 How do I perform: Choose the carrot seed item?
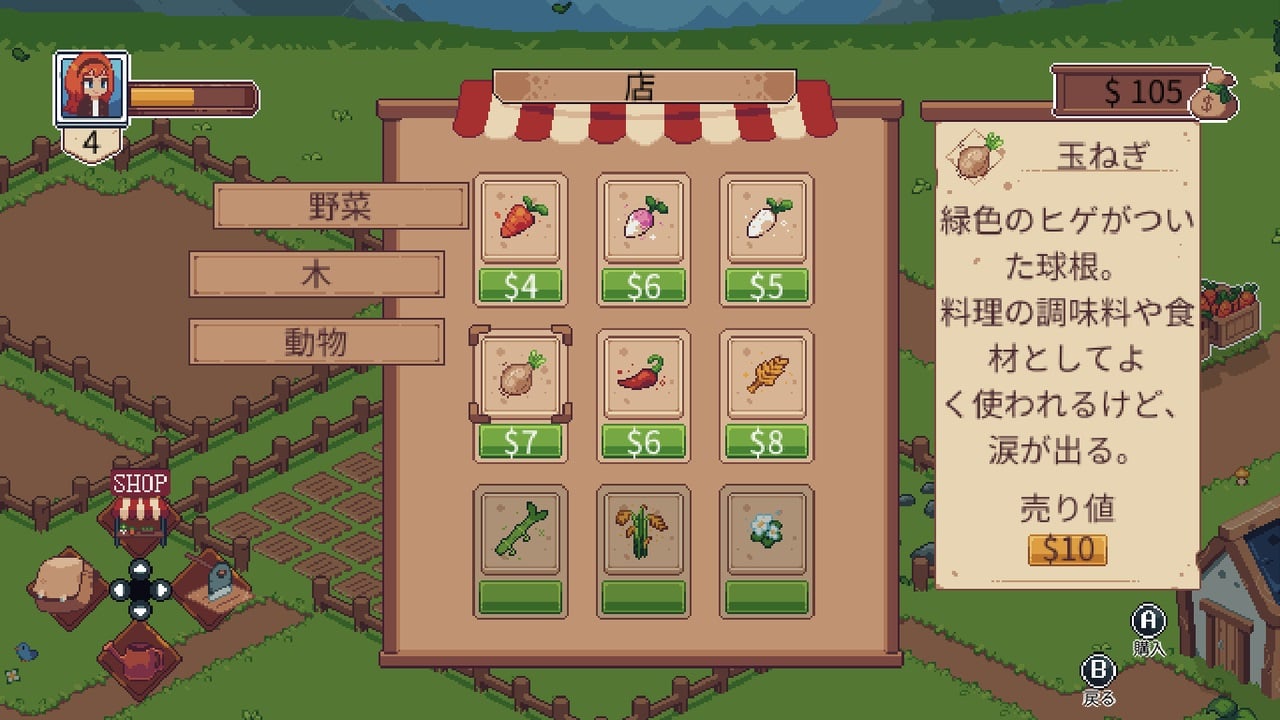pyautogui.click(x=520, y=219)
